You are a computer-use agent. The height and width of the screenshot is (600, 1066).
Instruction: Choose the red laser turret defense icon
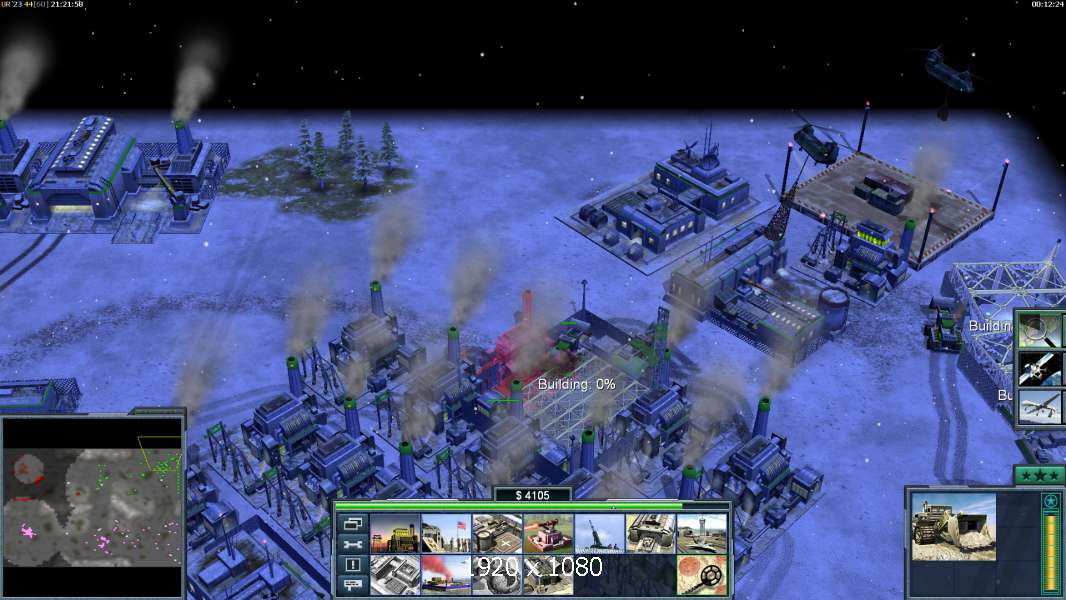[548, 533]
